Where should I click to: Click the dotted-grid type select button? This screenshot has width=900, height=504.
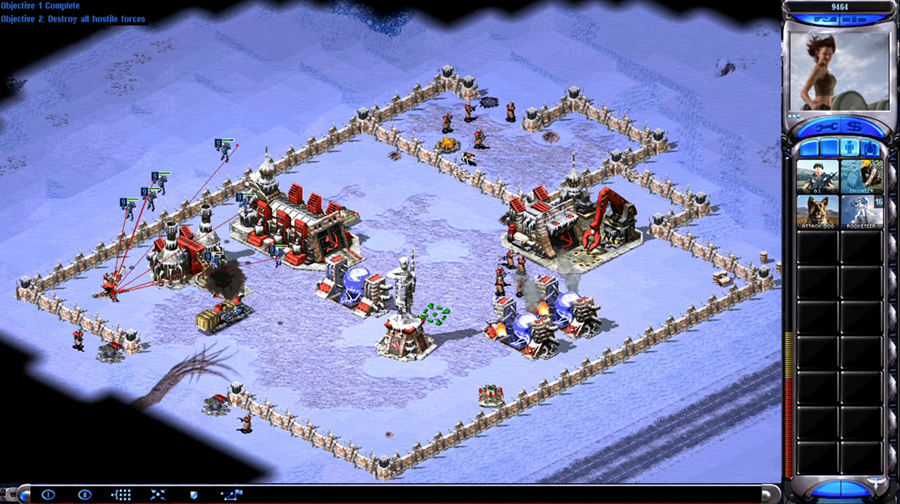[122, 494]
